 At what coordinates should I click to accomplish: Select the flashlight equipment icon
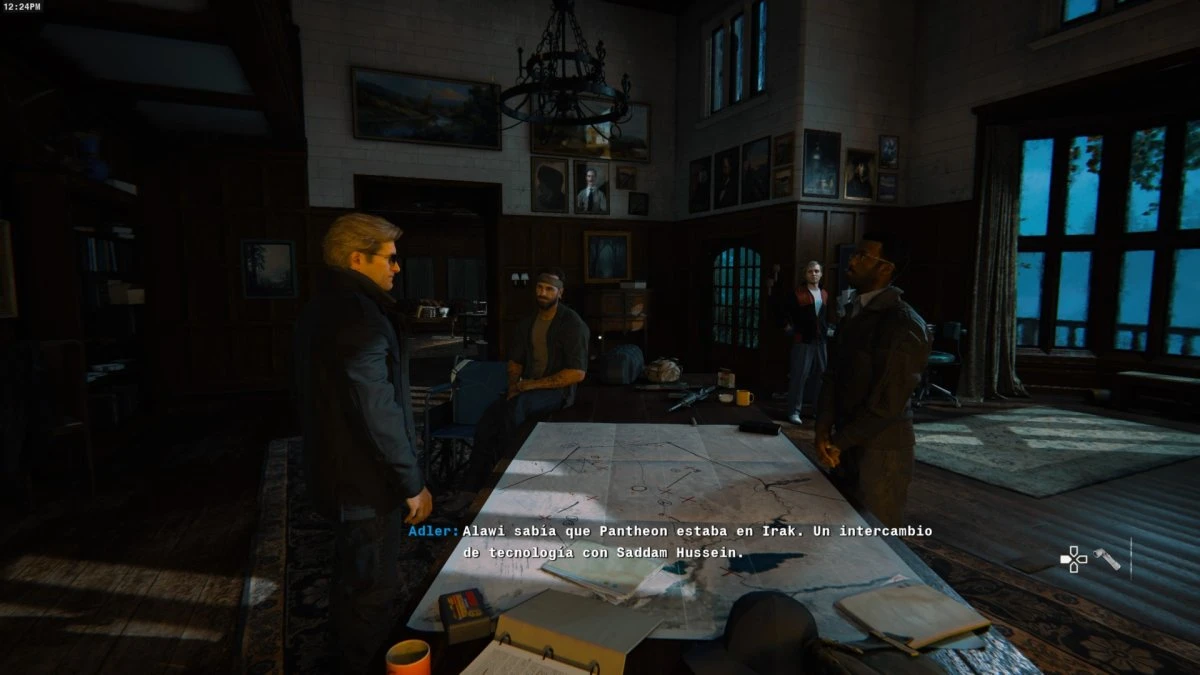(1107, 559)
